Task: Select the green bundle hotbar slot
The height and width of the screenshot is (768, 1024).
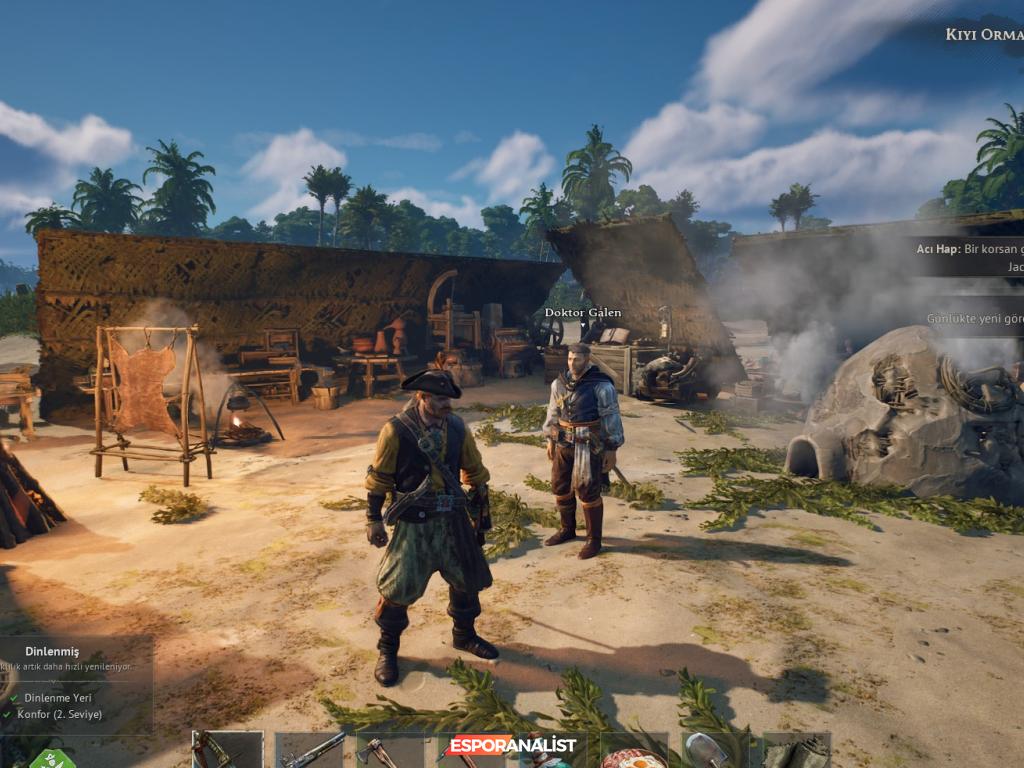Action: pos(796,750)
